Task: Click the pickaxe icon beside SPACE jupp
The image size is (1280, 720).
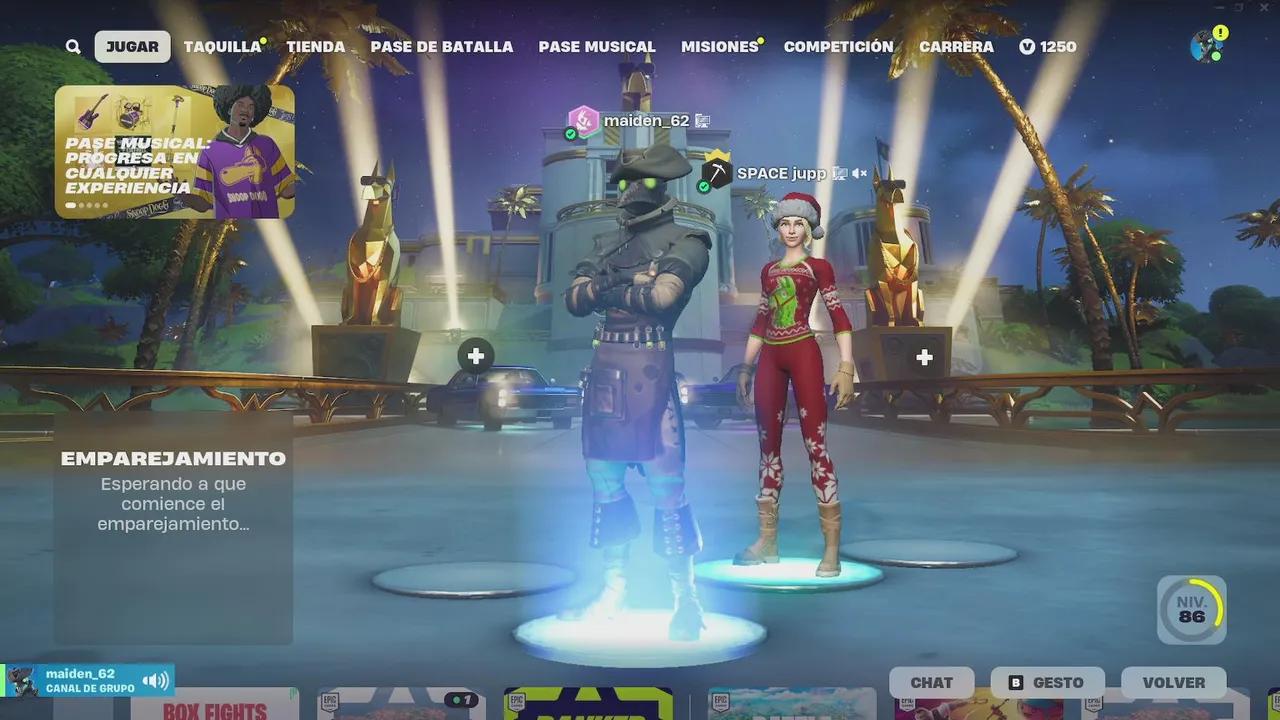Action: click(x=717, y=172)
